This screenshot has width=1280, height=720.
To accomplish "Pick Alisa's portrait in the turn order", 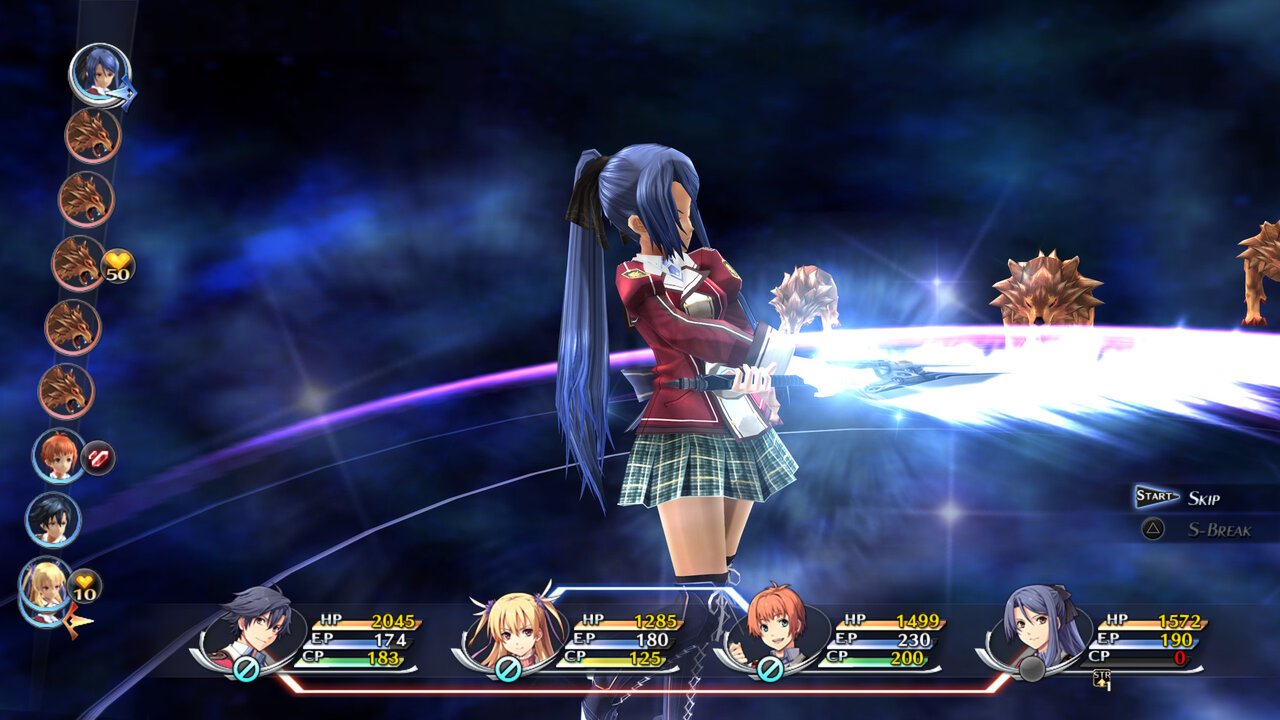I will pos(46,586).
